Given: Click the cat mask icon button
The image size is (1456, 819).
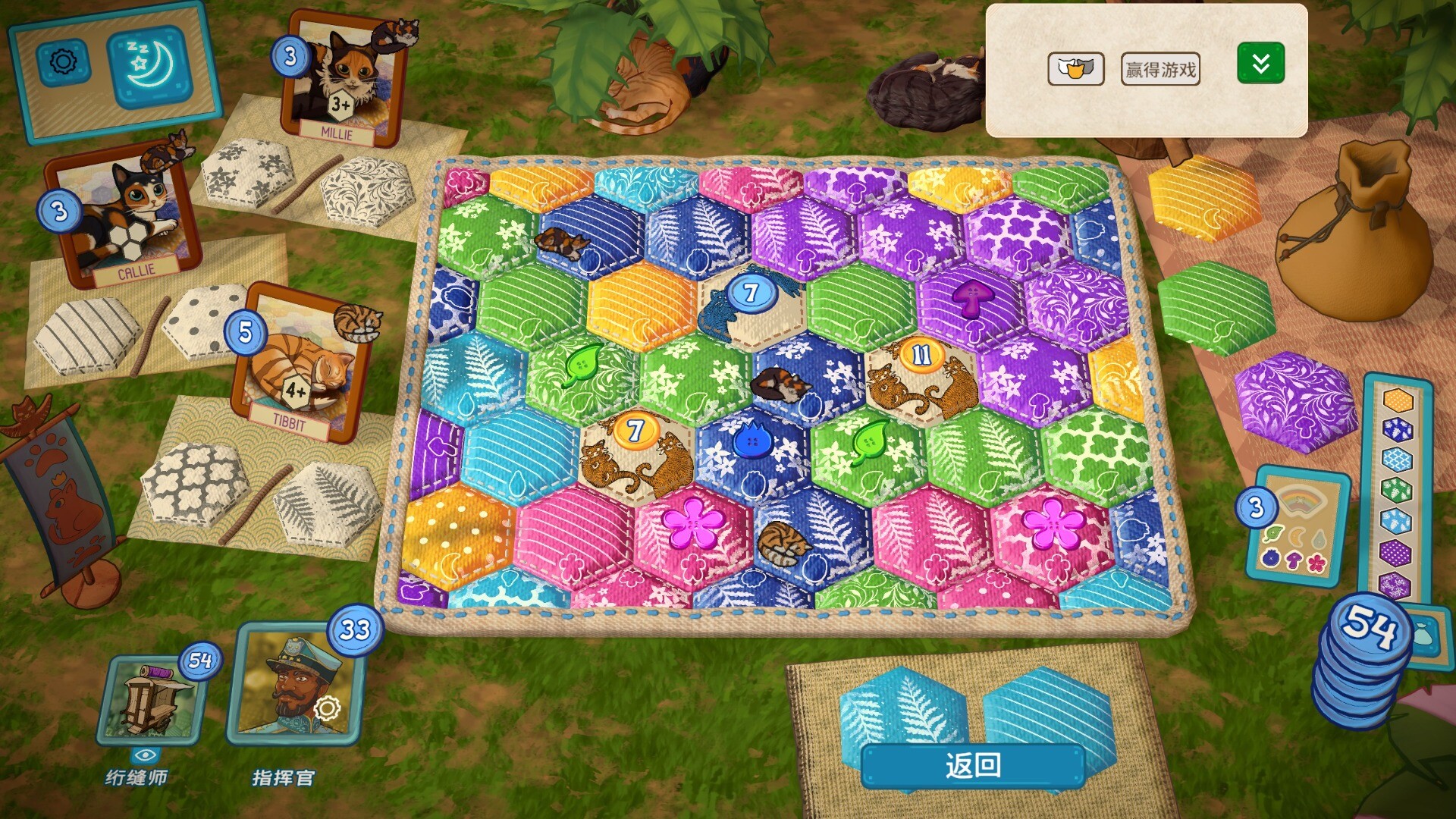Looking at the screenshot, I should [1075, 70].
